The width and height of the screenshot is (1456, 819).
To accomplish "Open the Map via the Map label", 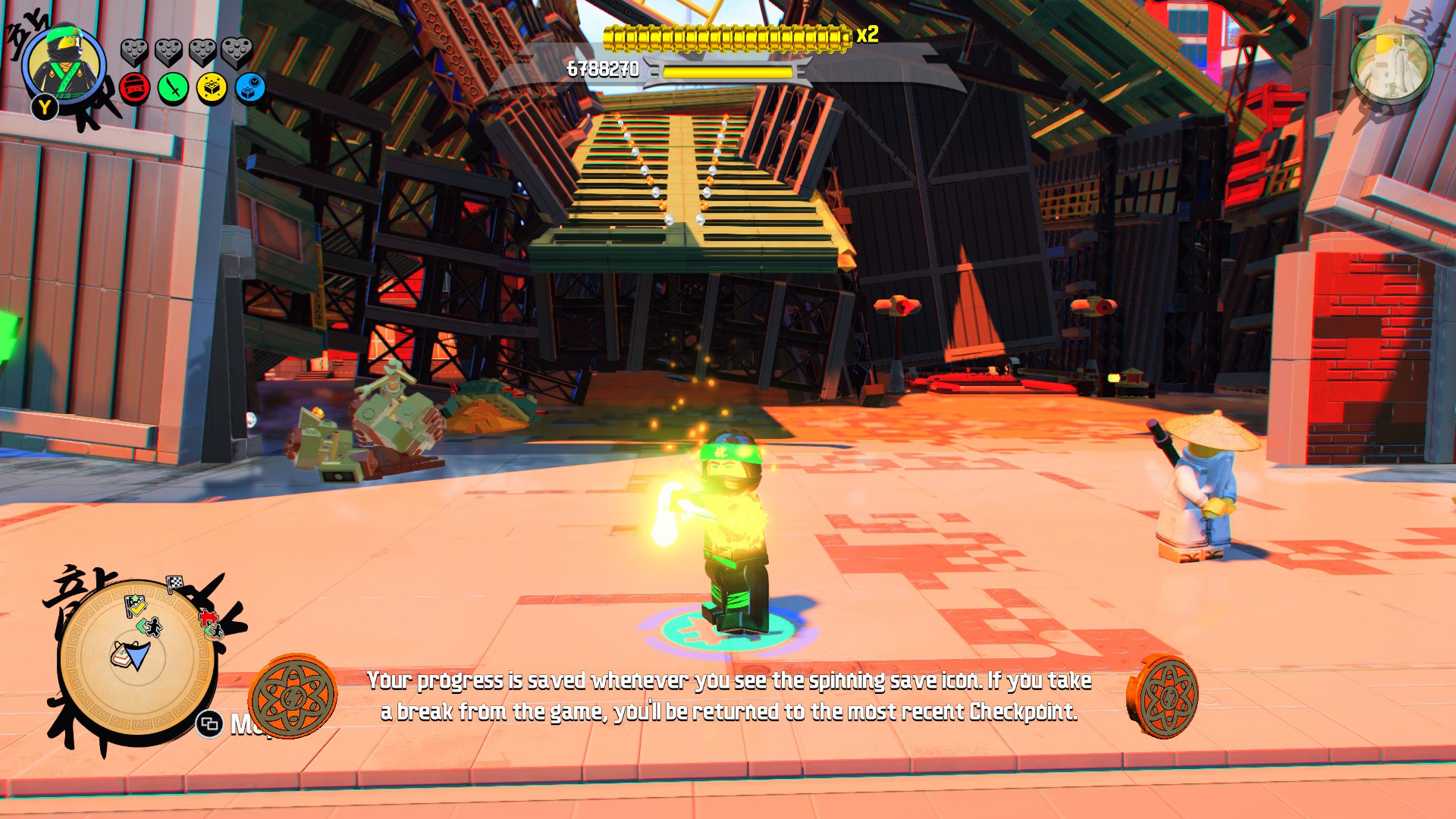I will click(x=243, y=725).
